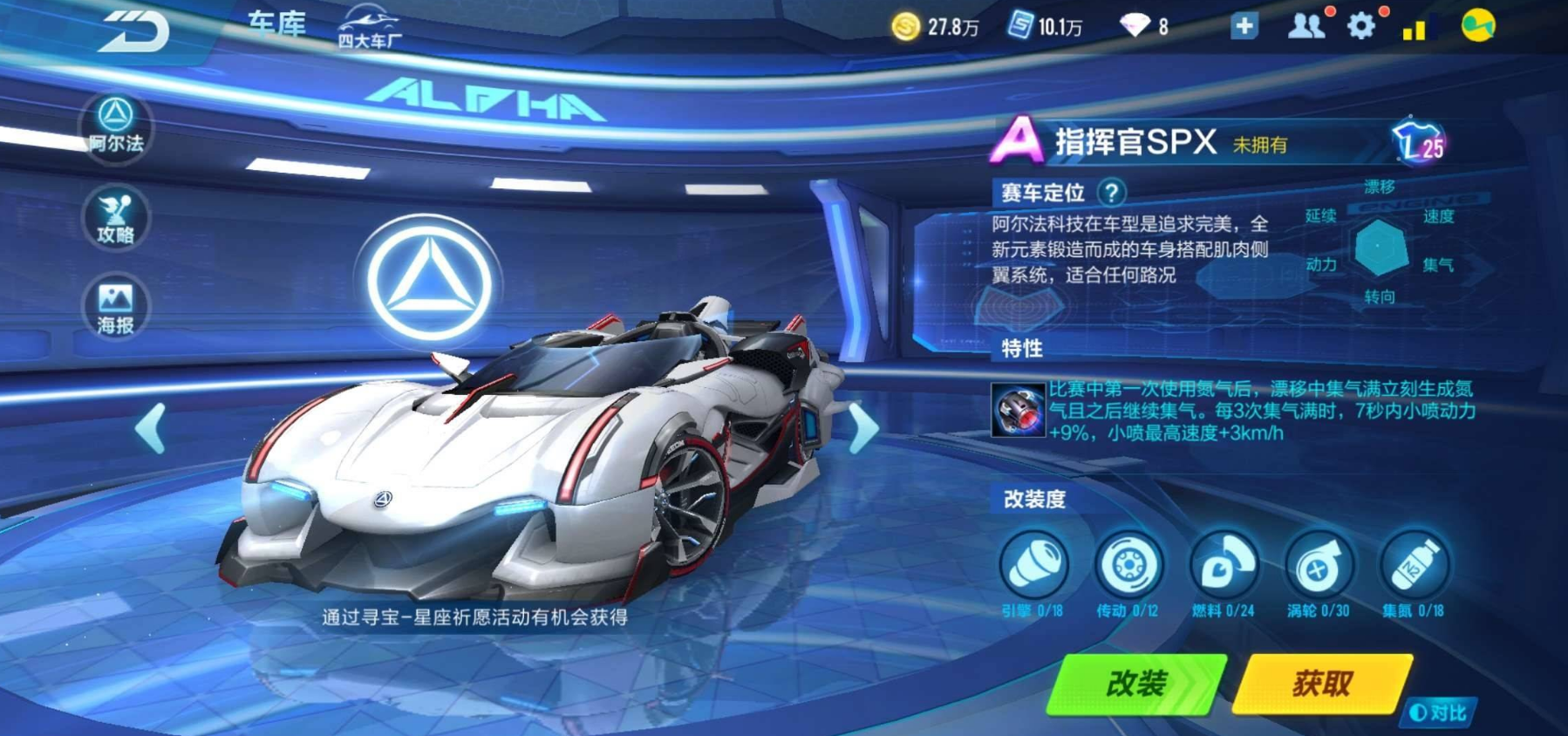Open the 四大车厂 car manufacturers tab
This screenshot has width=1568, height=736.
370,27
